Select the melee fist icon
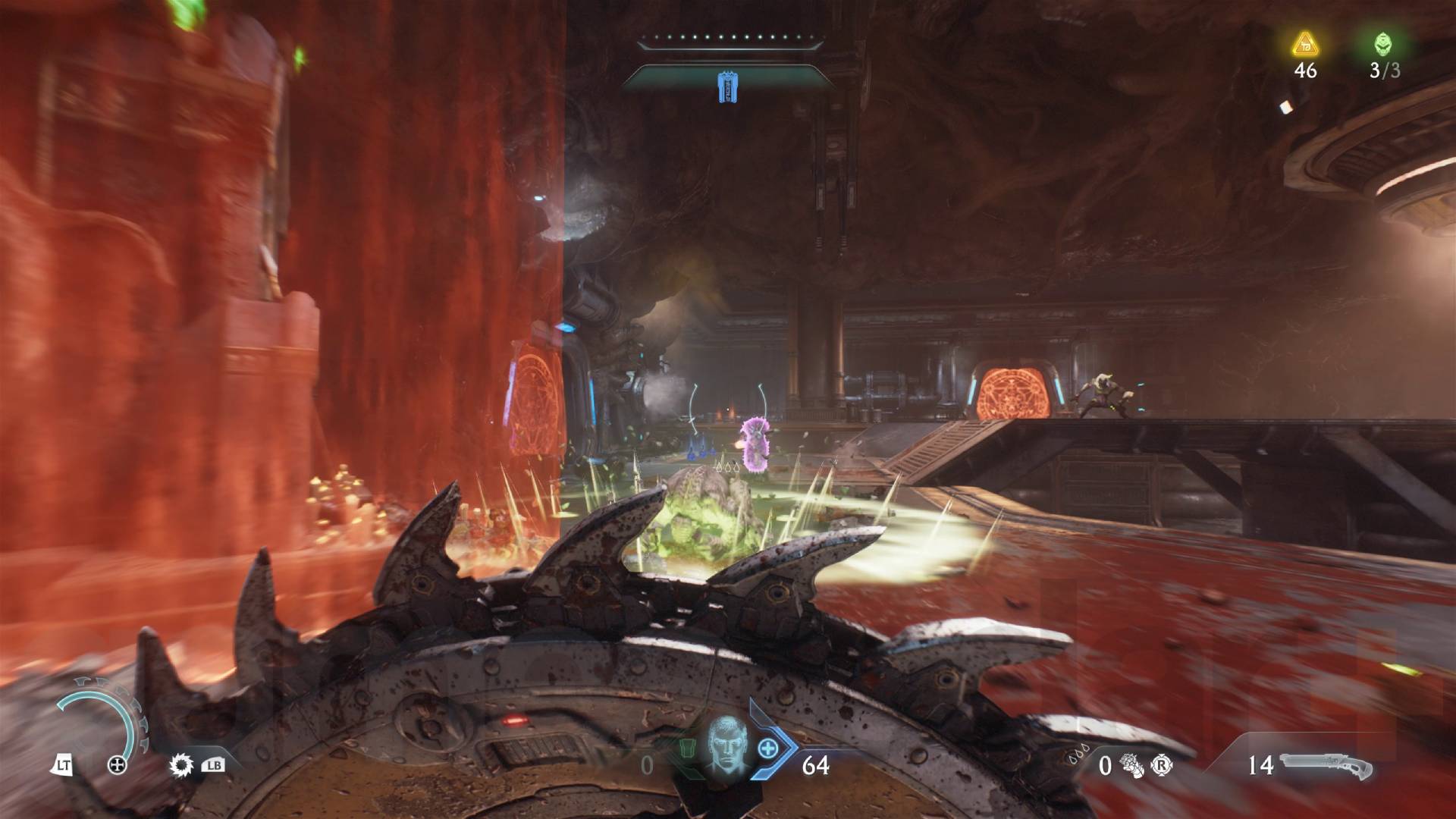The image size is (1456, 819). [1133, 765]
